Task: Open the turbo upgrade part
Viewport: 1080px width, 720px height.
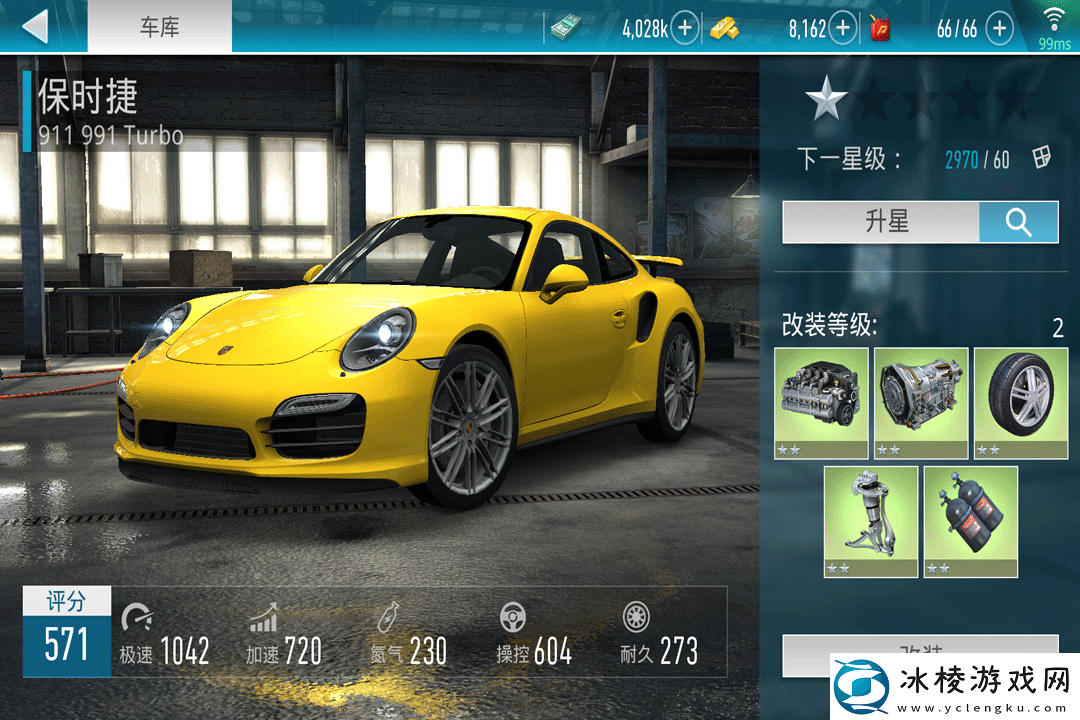Action: (x=871, y=521)
